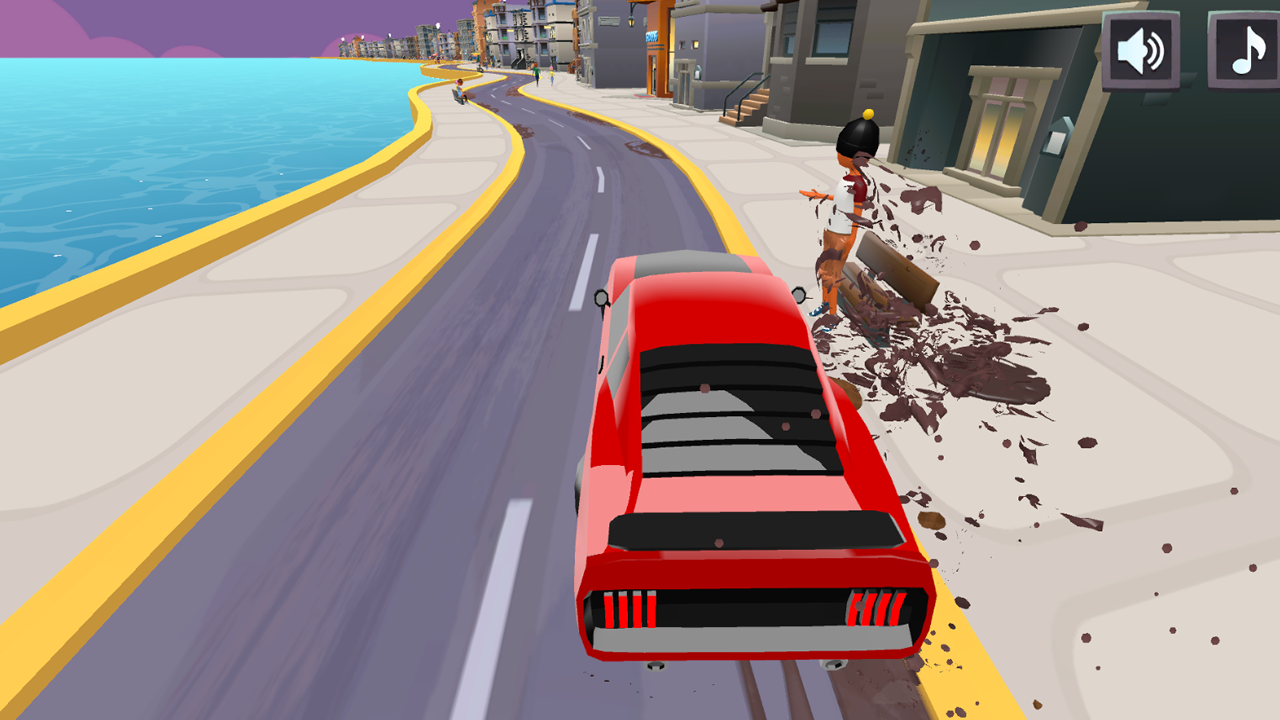1280x720 pixels.
Task: Toggle the sound effects speaker icon
Action: (x=1139, y=47)
